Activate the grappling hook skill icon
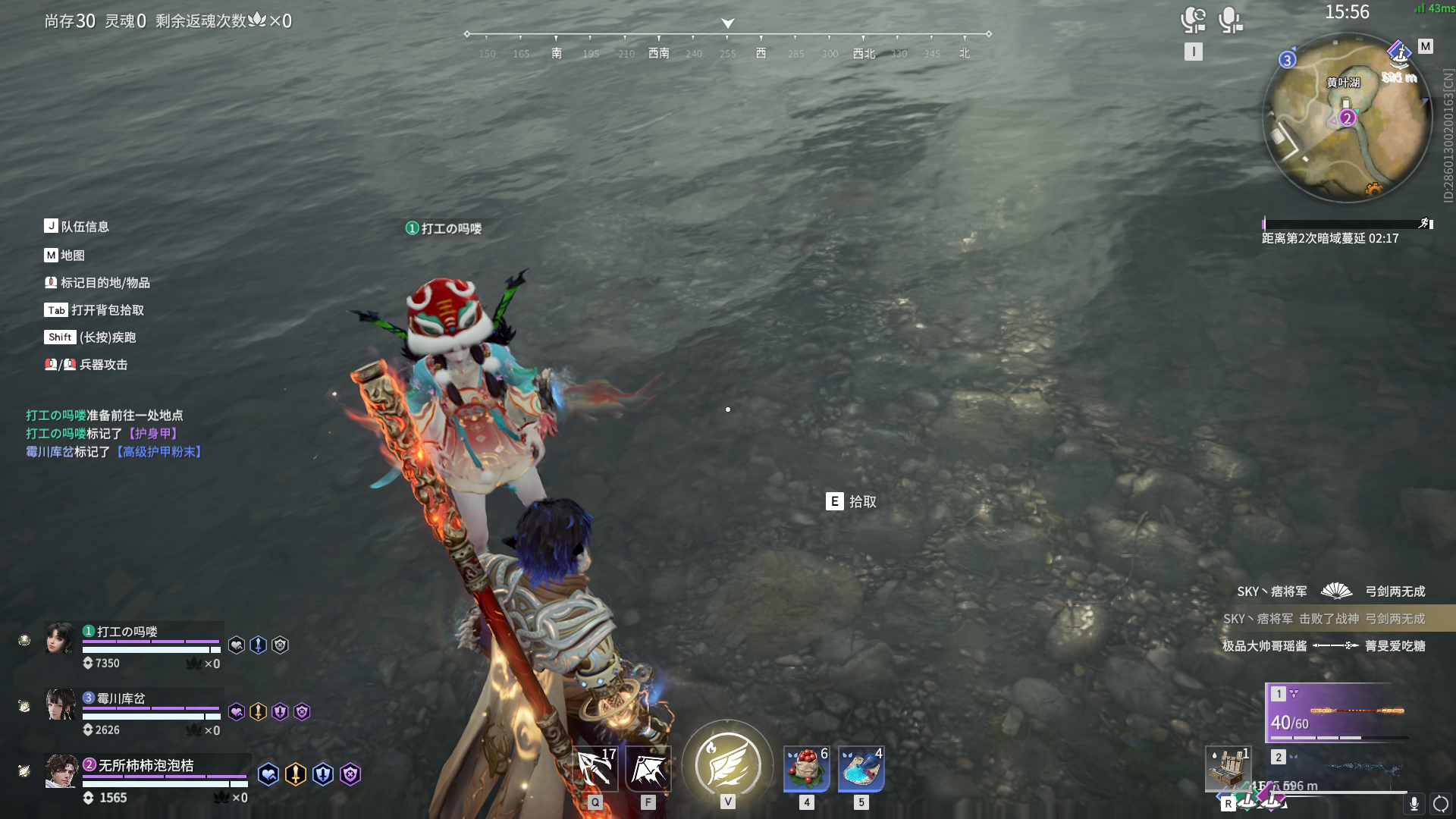This screenshot has width=1456, height=819. tap(595, 769)
